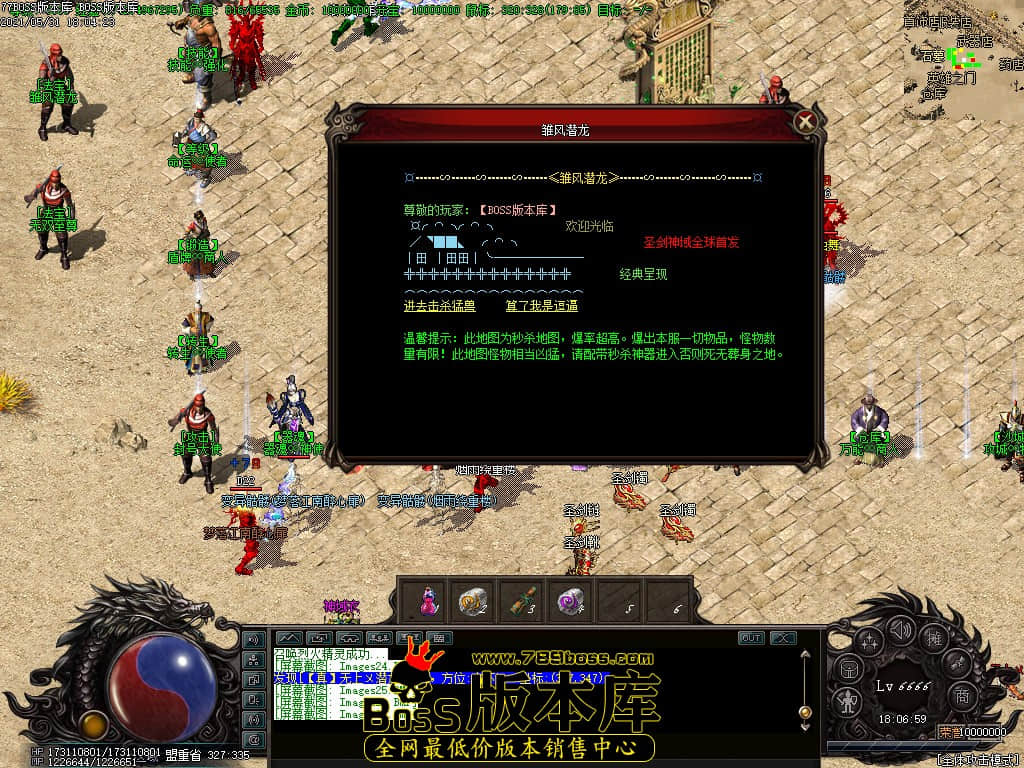This screenshot has width=1024, height=768.
Task: Click the handshake icon on the ring
Action: tap(958, 663)
